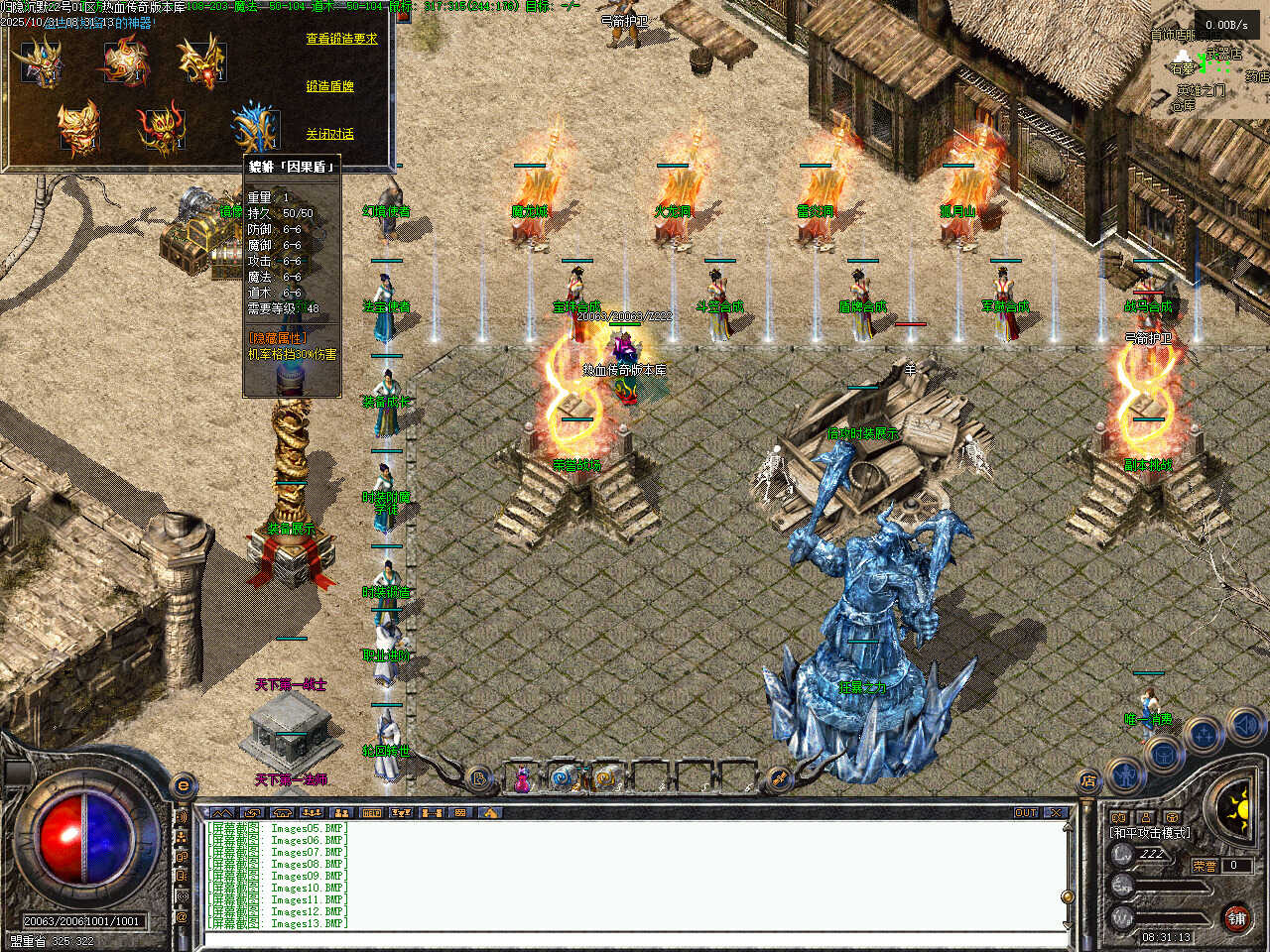Click the chat text input line
The width and height of the screenshot is (1270, 952).
coord(635,938)
